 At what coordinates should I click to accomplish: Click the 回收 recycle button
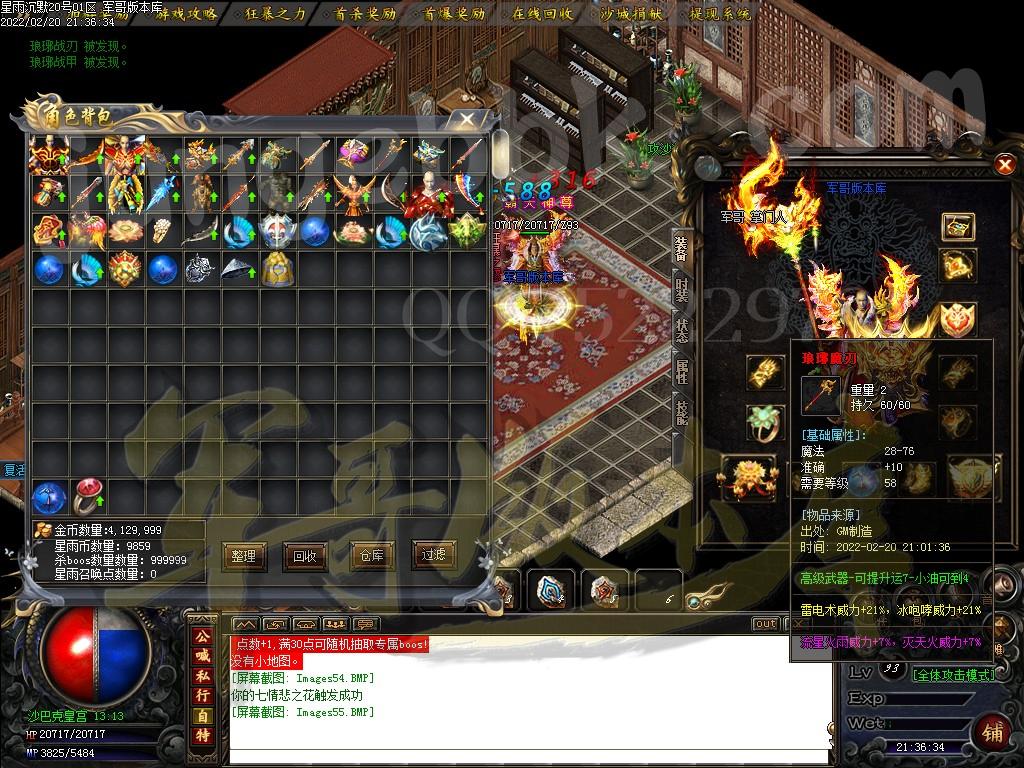point(304,556)
